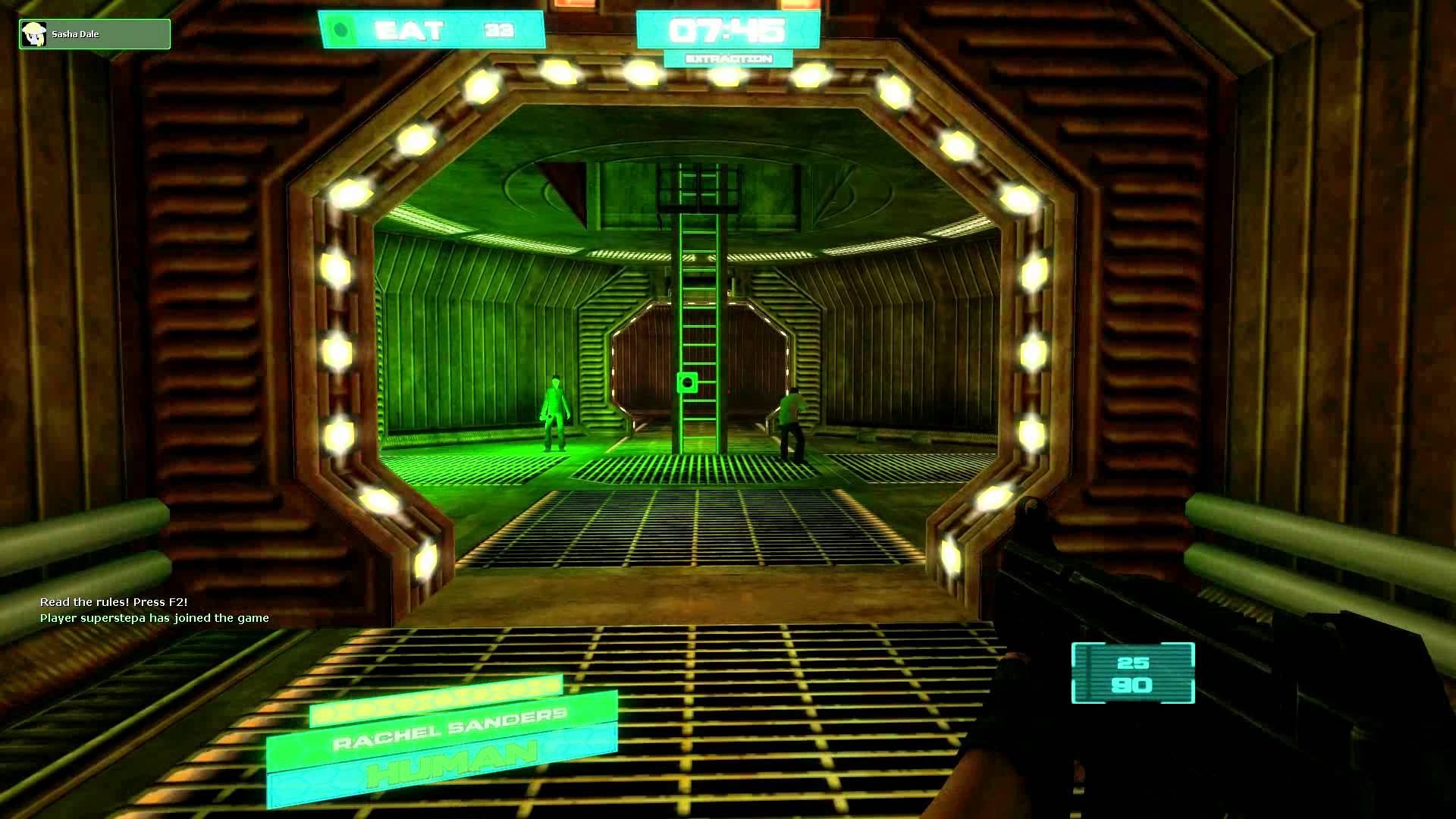1456x819 pixels.
Task: Click the Sasha Dale voice chat panel
Action: point(95,34)
